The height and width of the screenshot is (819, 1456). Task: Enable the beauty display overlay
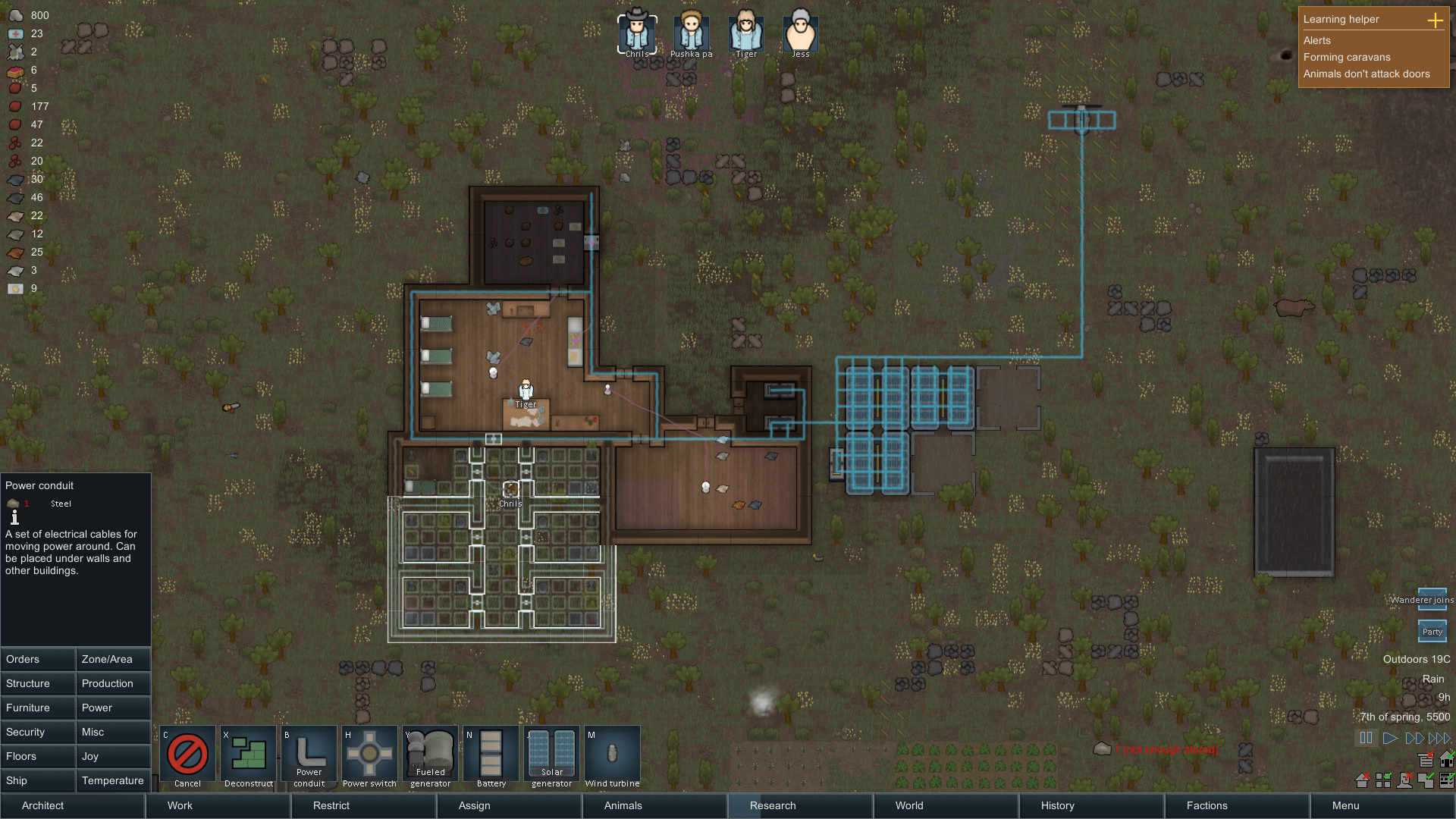point(1405,780)
